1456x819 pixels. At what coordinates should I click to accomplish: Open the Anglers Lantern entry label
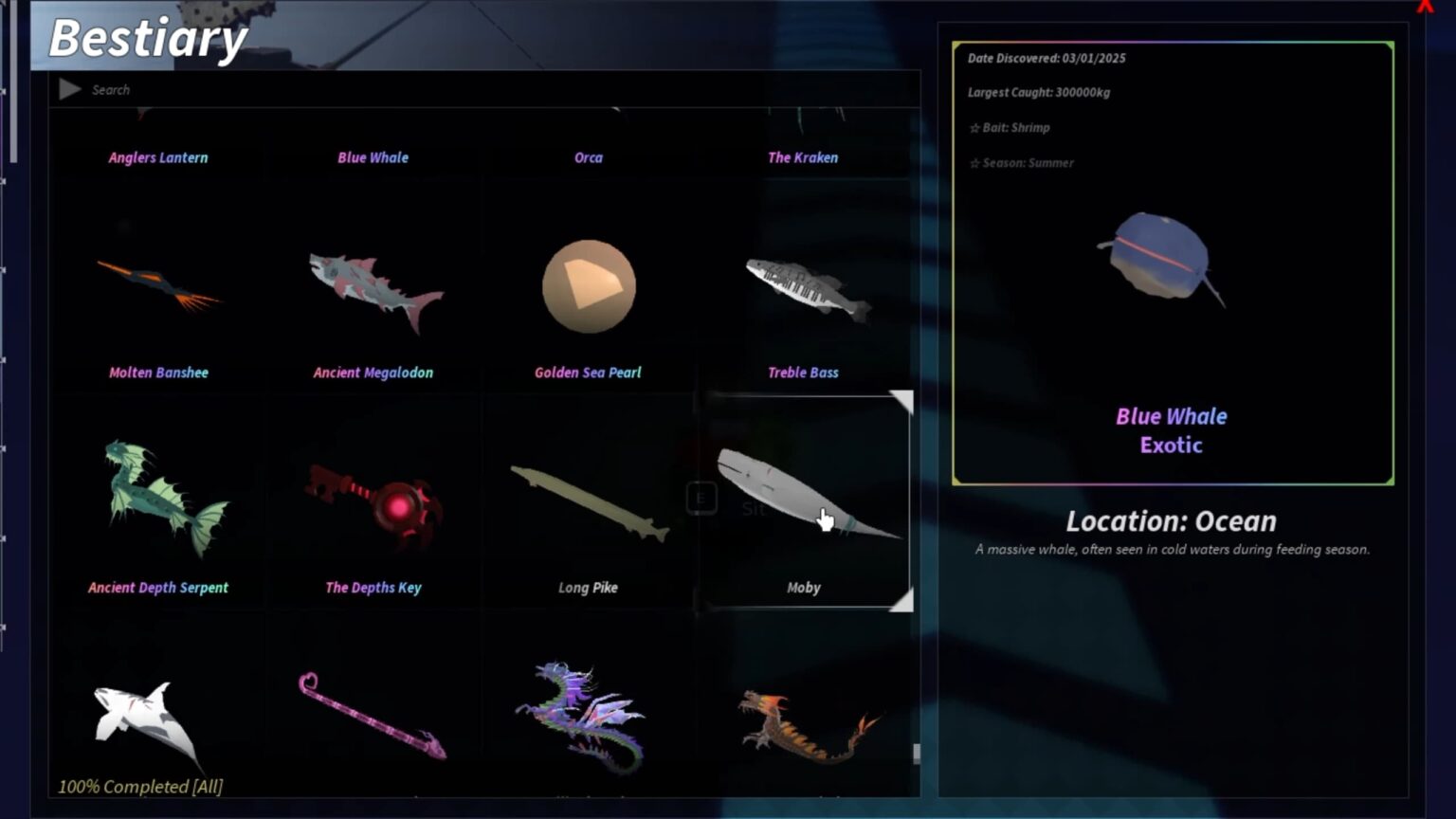pos(158,157)
